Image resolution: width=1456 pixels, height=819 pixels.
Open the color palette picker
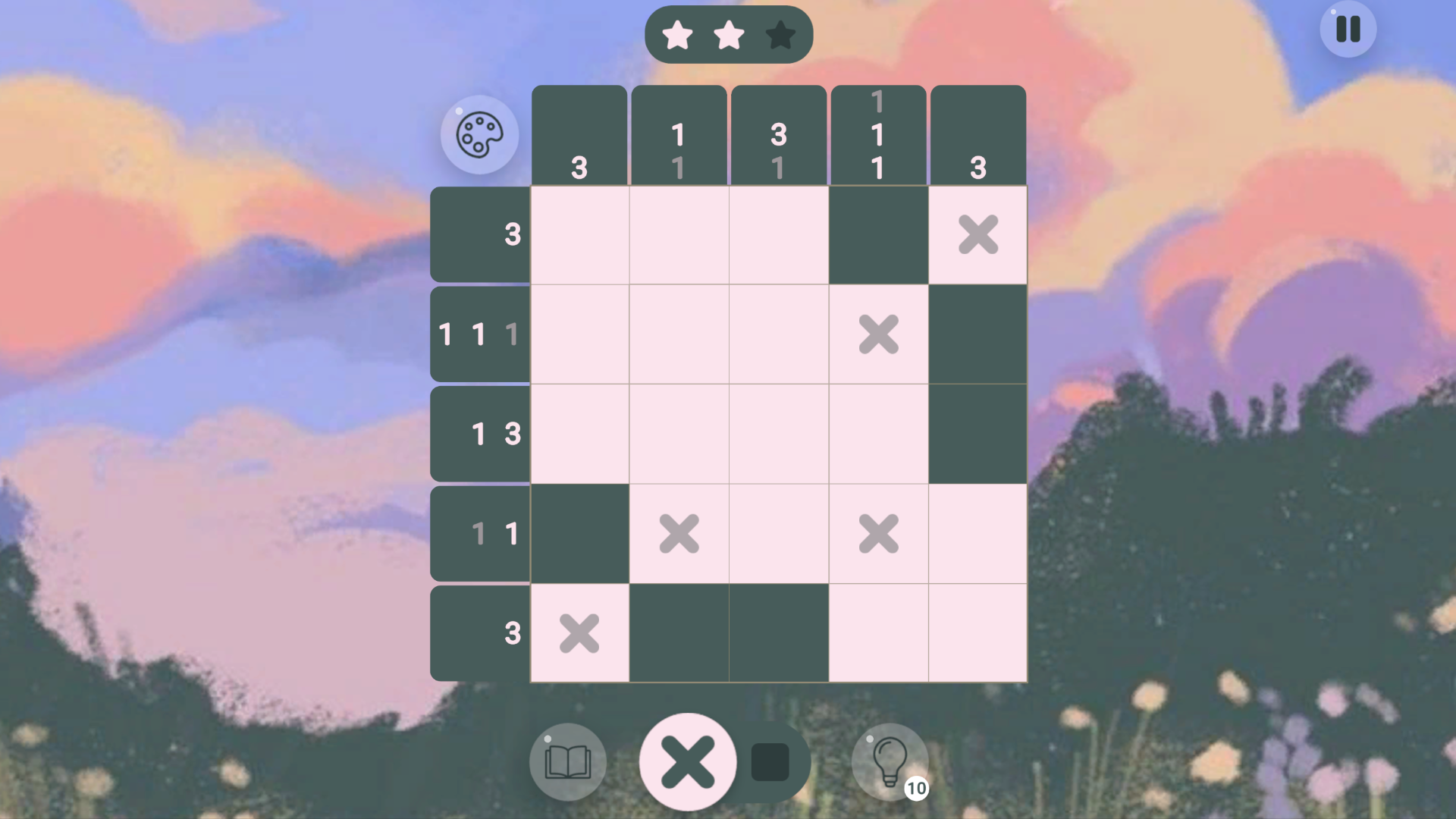tap(479, 133)
